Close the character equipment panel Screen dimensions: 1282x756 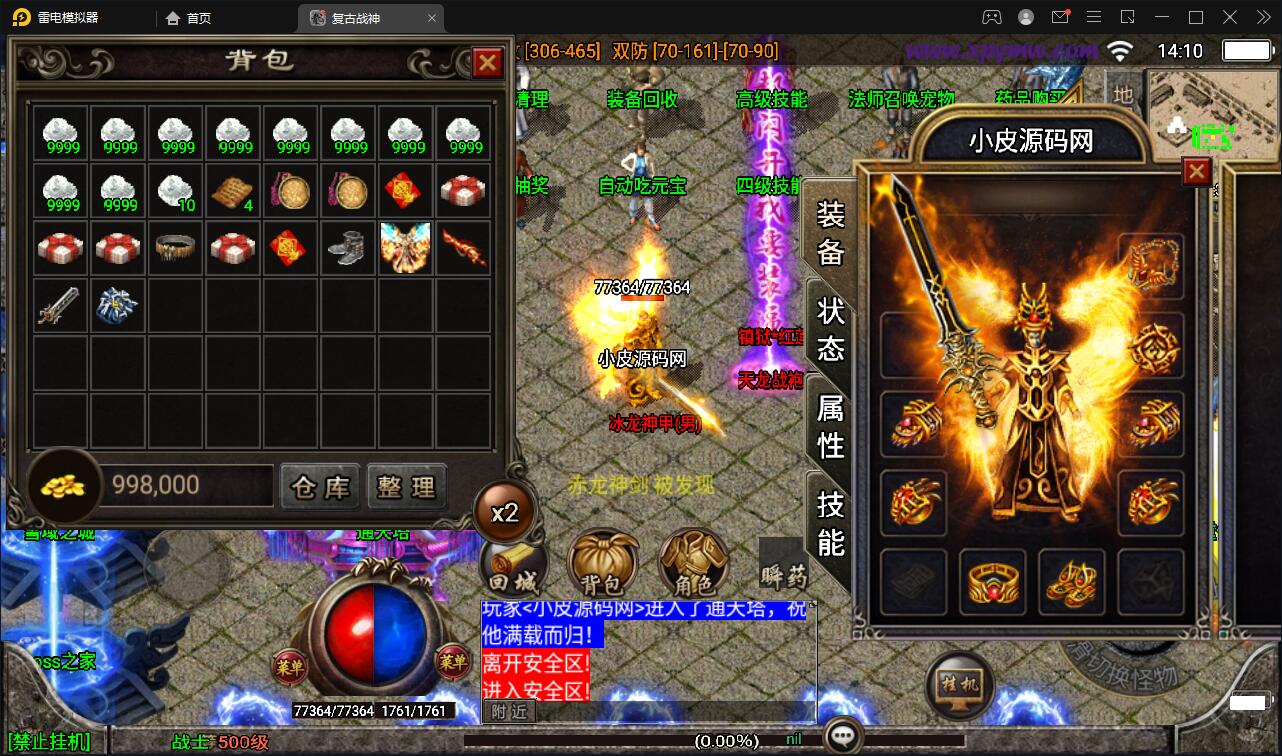coord(1196,172)
